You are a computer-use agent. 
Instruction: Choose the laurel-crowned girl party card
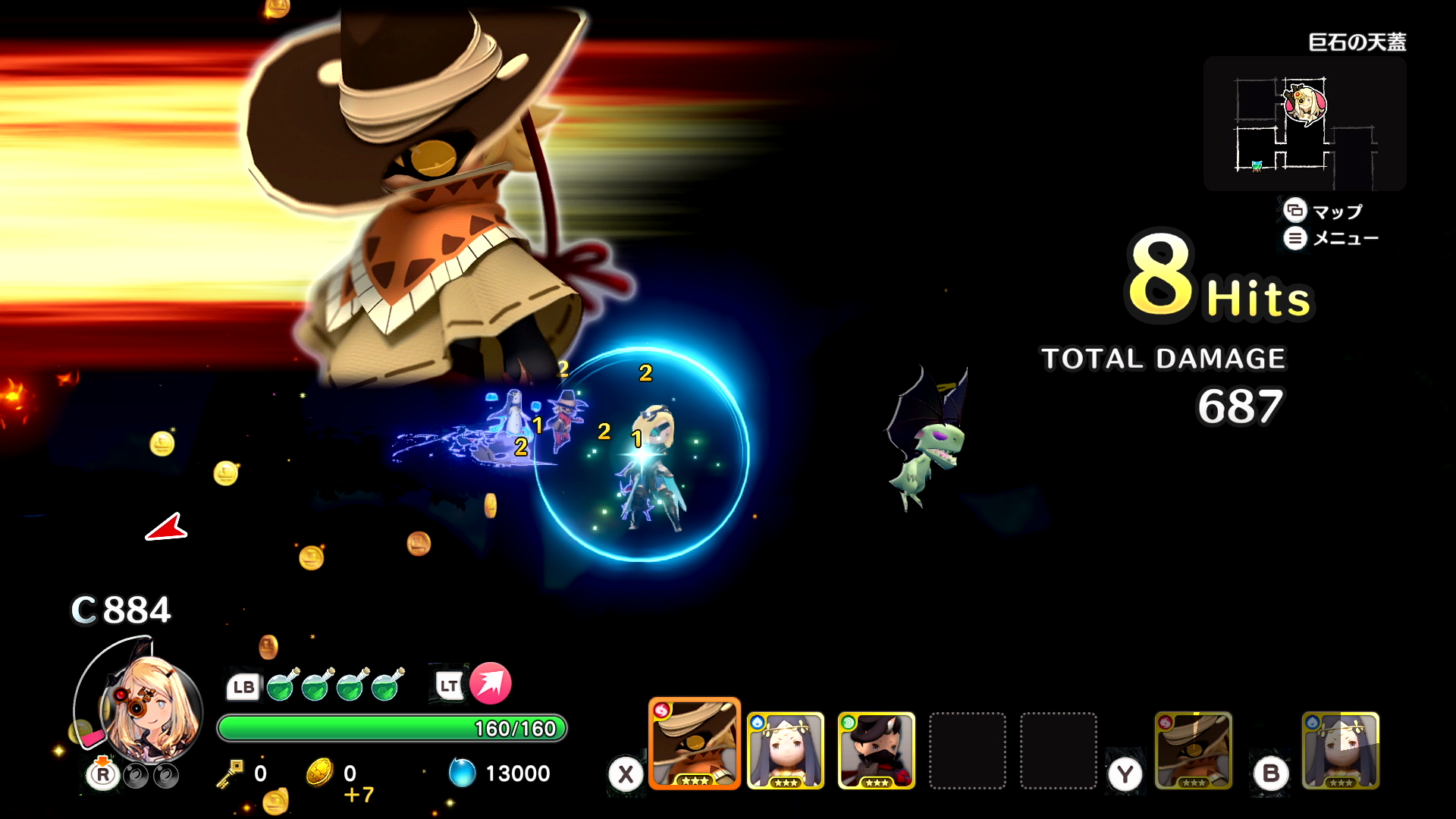click(x=786, y=751)
